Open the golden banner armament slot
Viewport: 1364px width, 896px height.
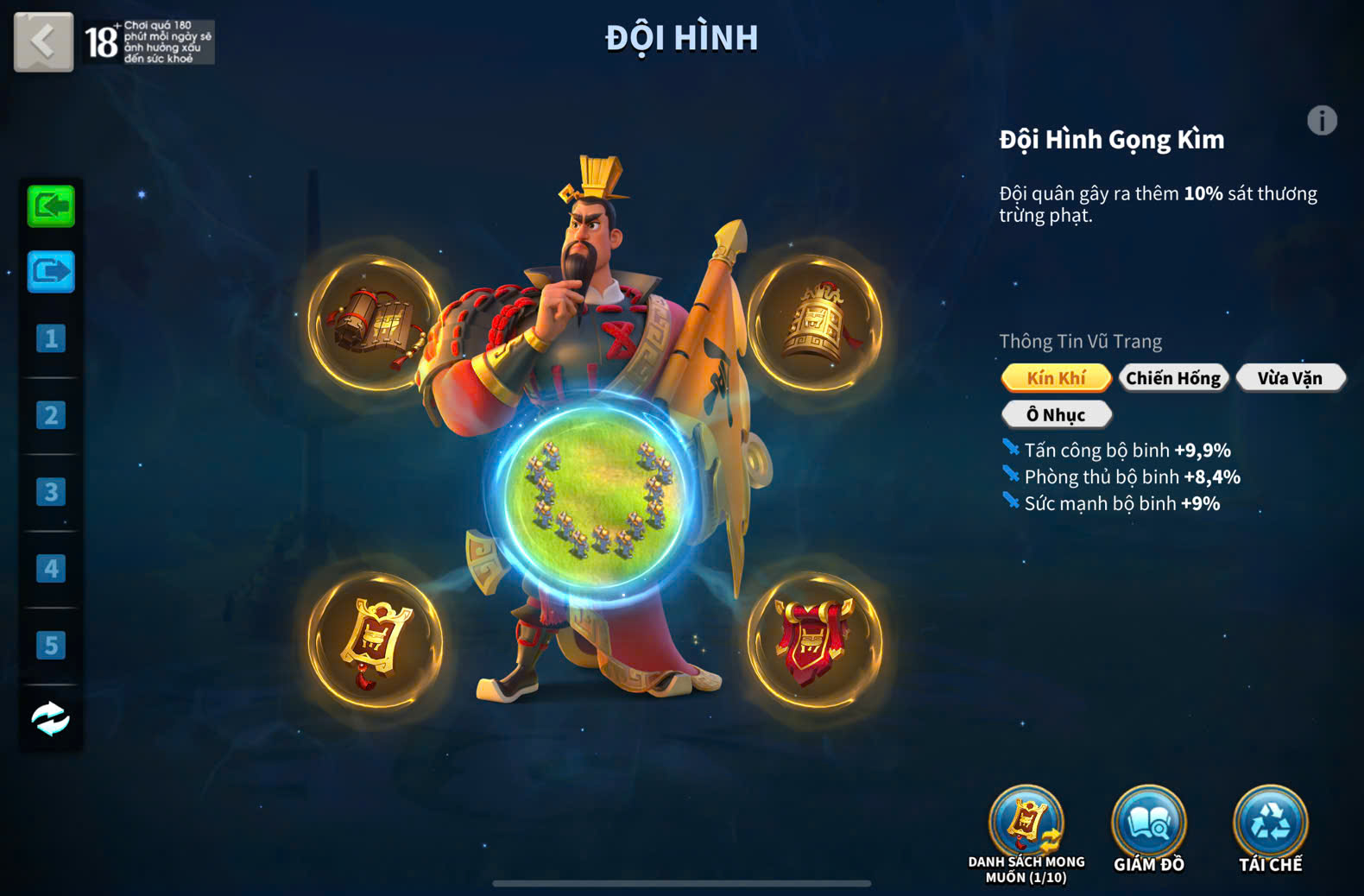pyautogui.click(x=375, y=640)
